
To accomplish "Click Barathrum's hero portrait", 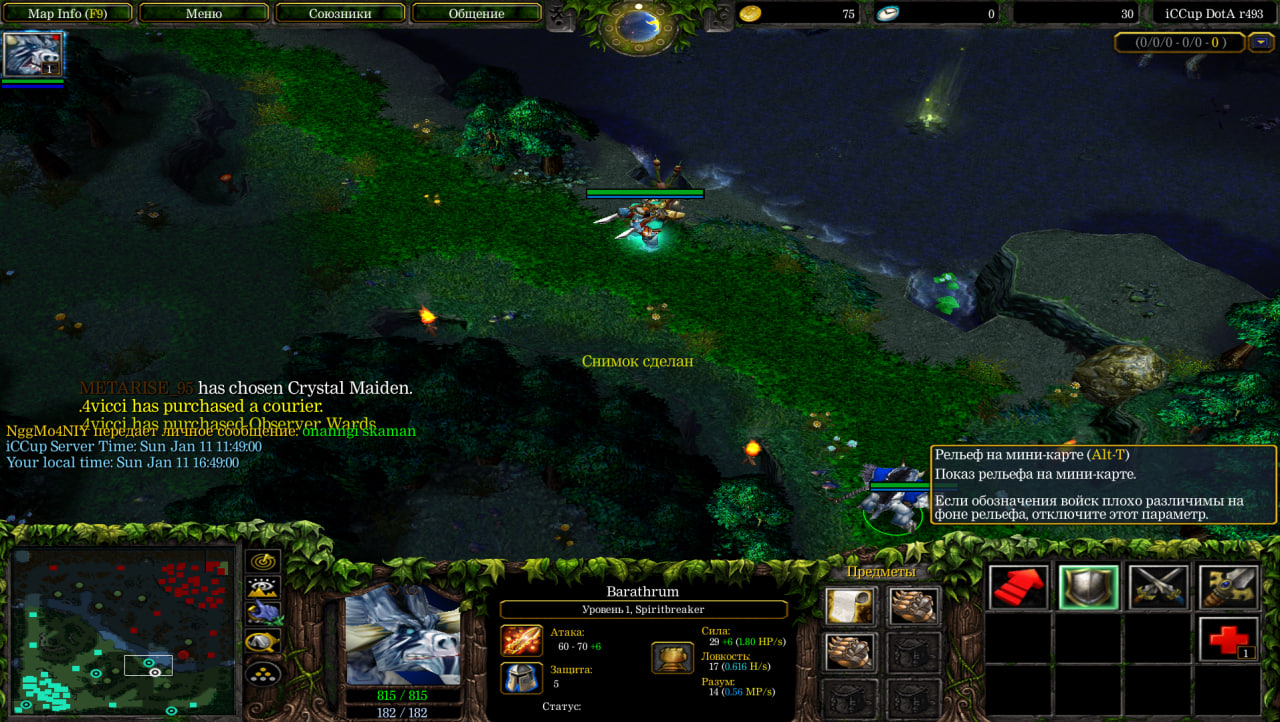I will 403,635.
